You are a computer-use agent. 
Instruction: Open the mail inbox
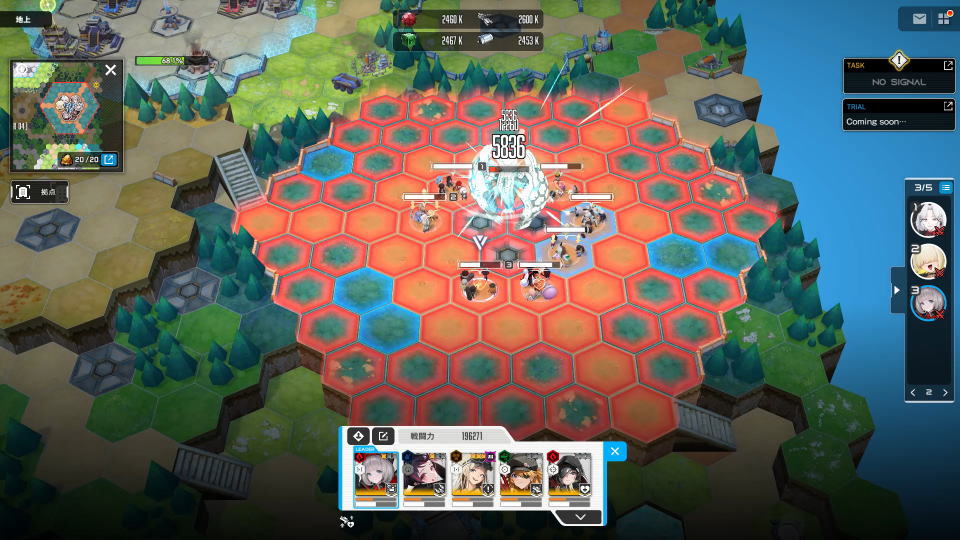tap(919, 18)
